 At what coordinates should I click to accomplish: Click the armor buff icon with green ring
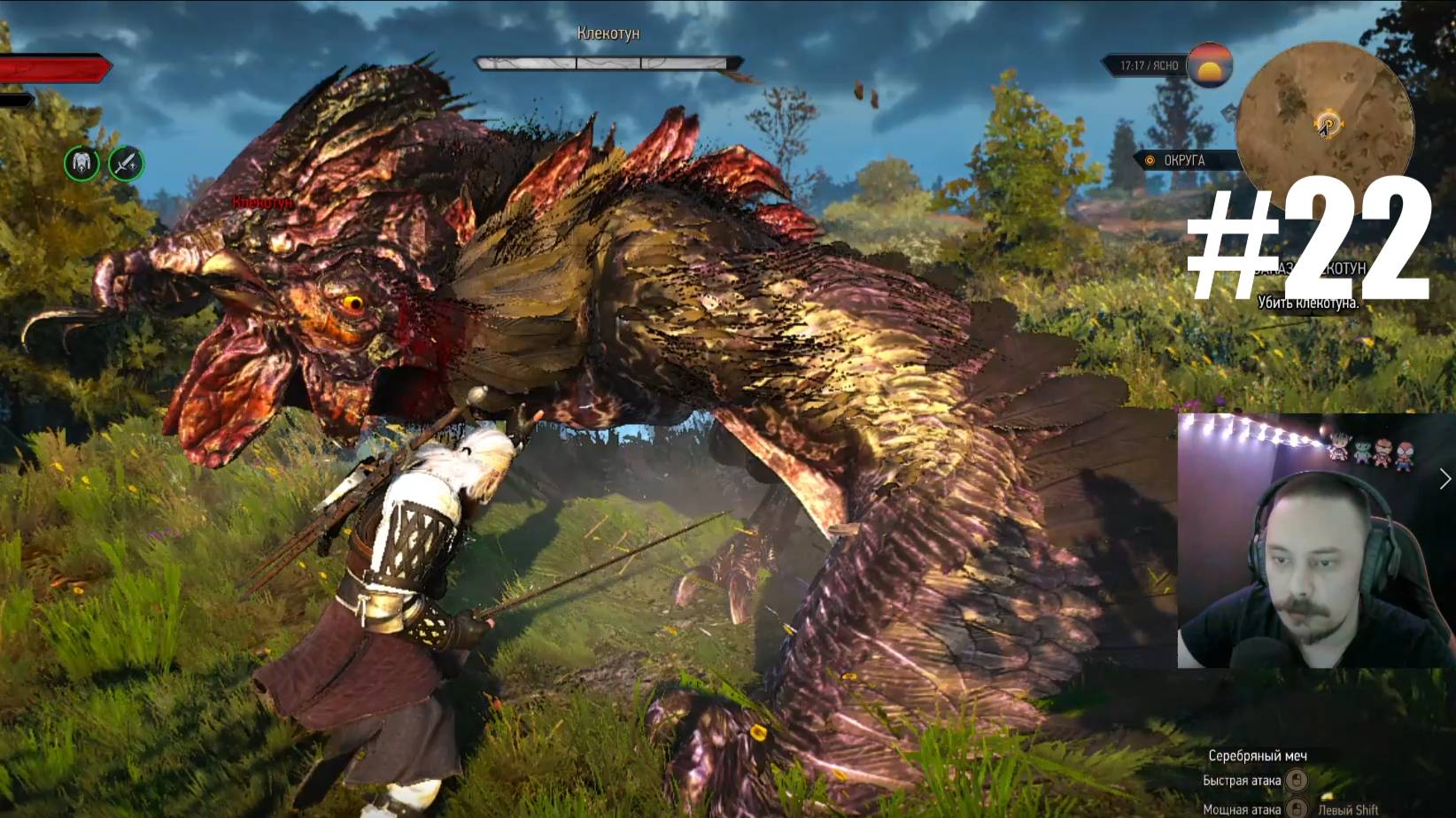(82, 164)
